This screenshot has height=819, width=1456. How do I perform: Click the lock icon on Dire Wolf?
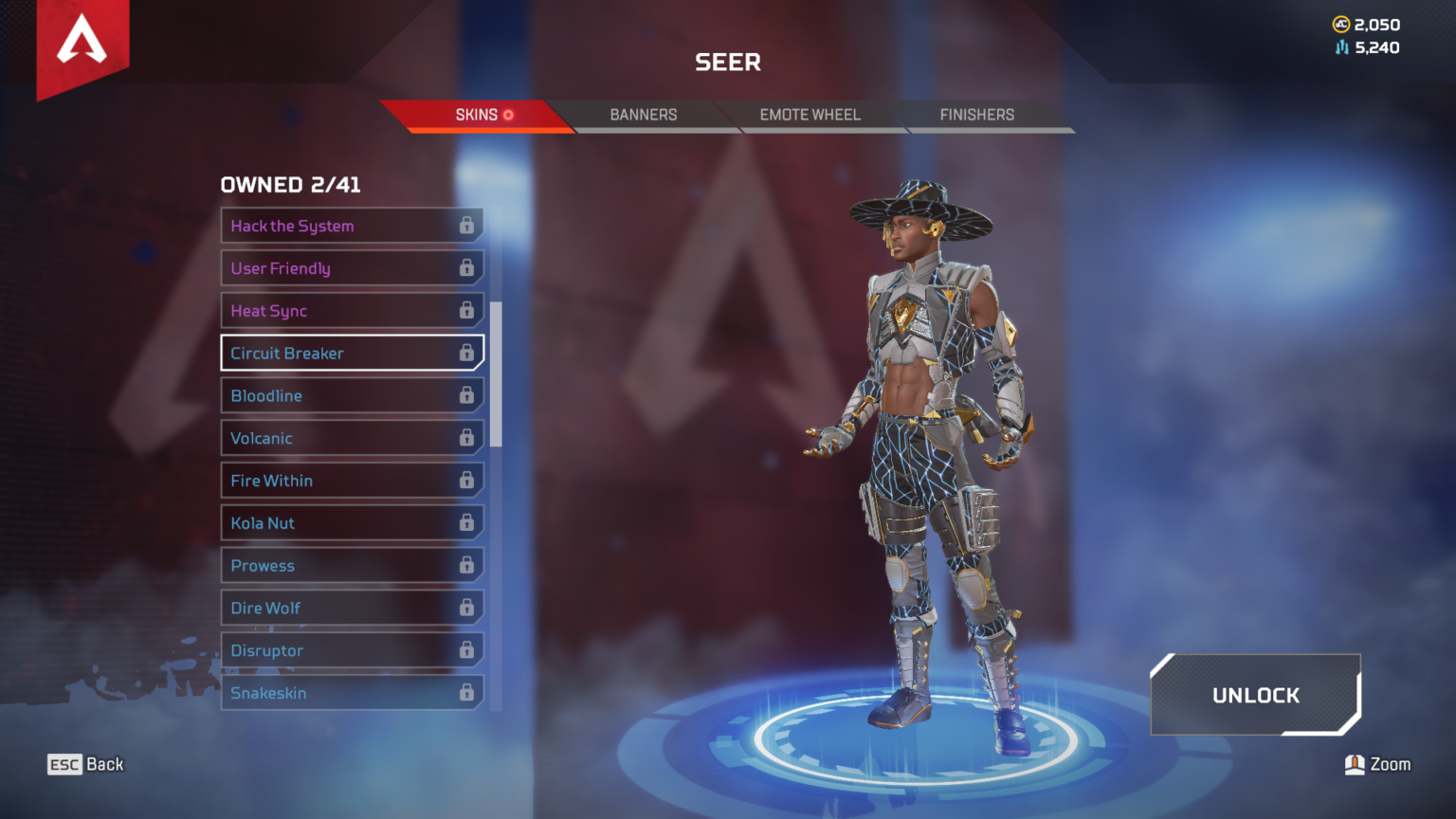(x=467, y=608)
